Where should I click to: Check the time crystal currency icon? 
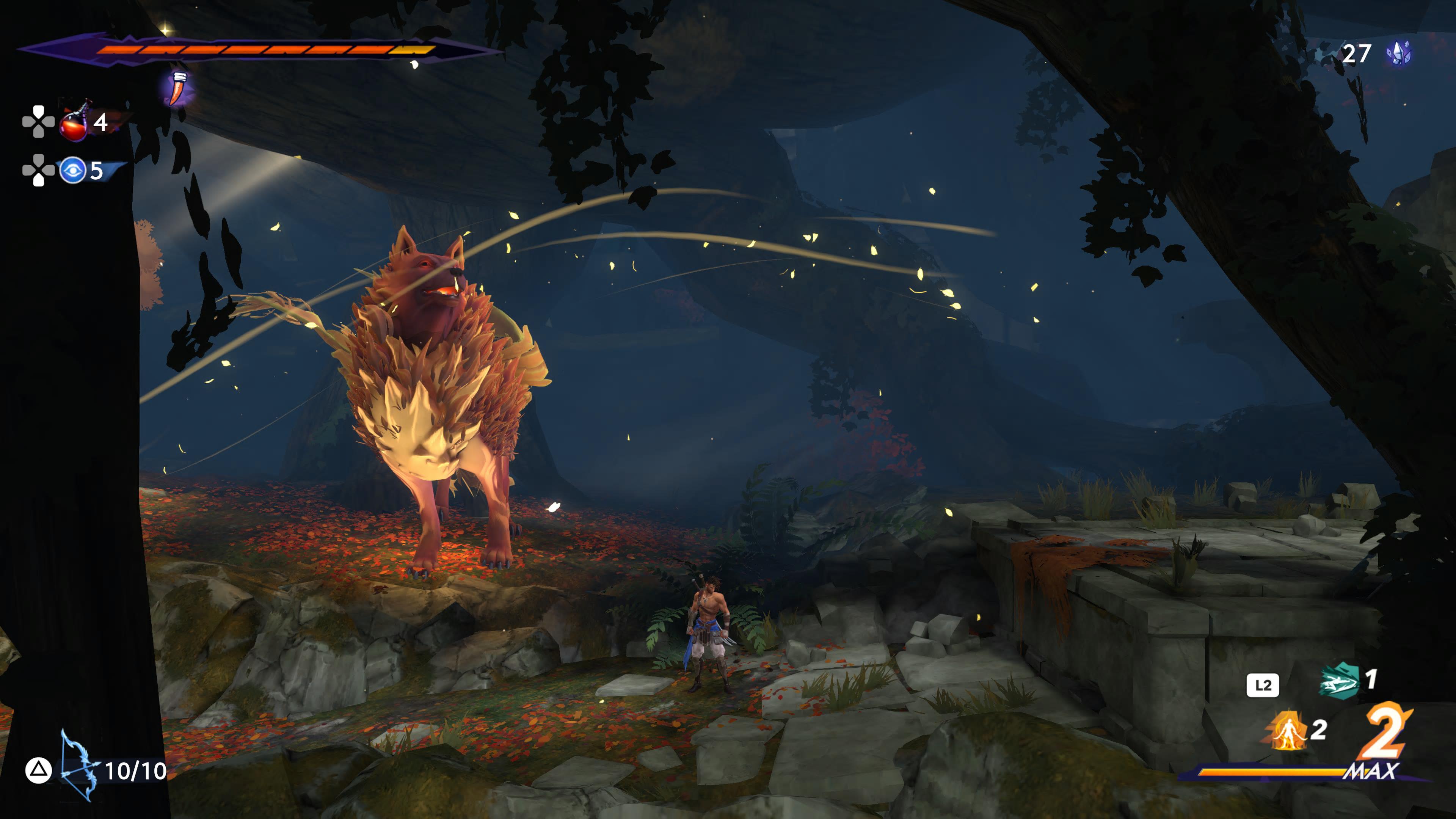tap(1398, 54)
